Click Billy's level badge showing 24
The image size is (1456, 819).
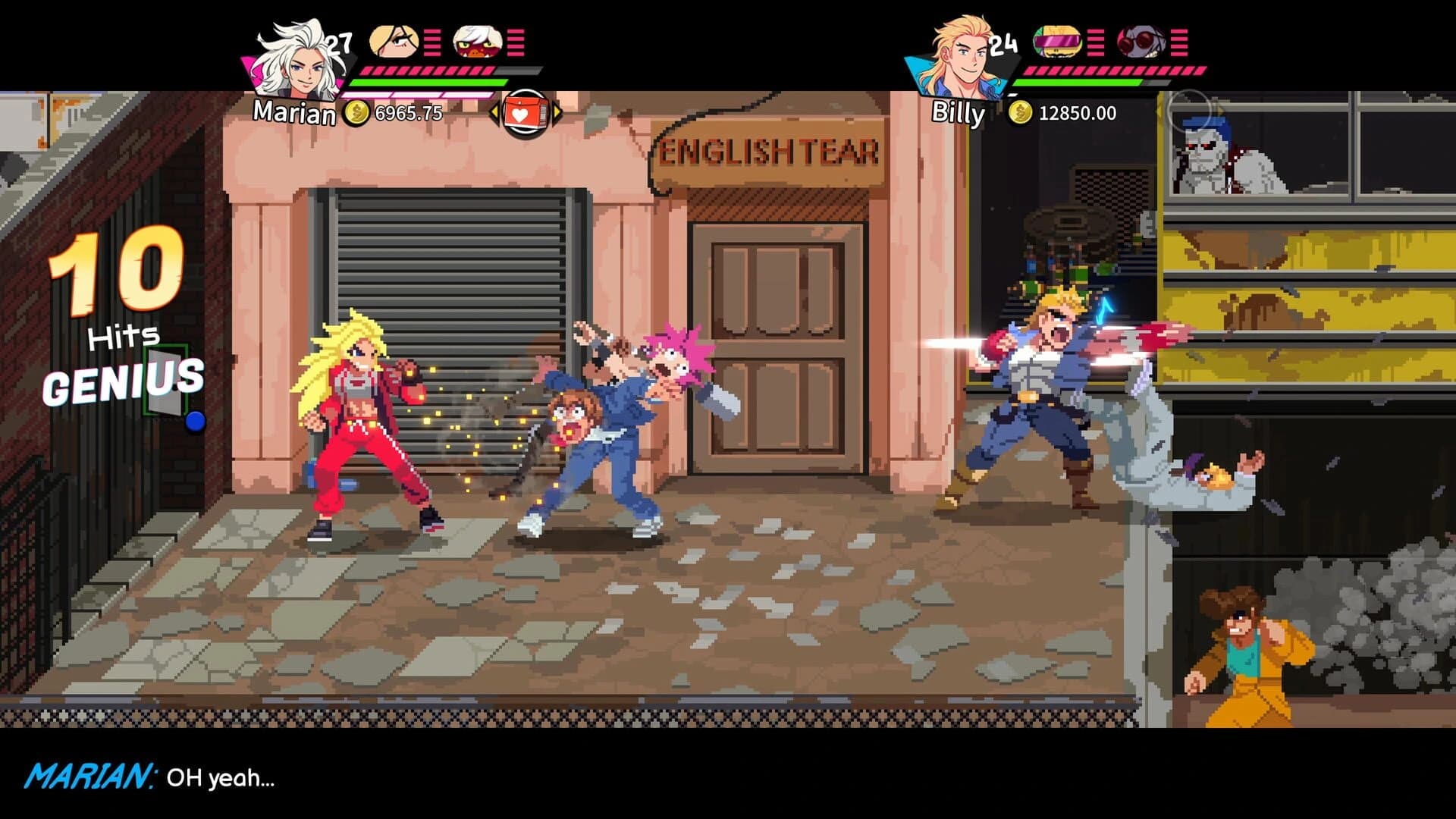tap(1001, 43)
